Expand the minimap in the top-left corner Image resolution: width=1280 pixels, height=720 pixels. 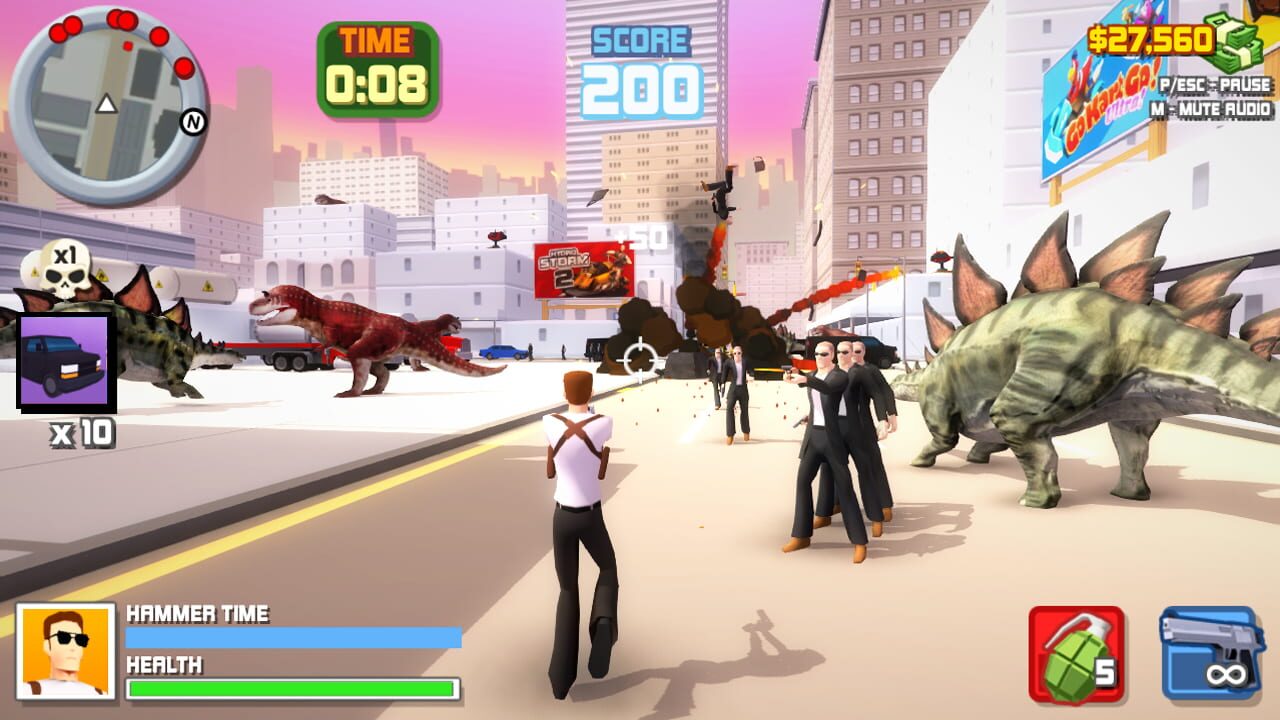click(105, 95)
